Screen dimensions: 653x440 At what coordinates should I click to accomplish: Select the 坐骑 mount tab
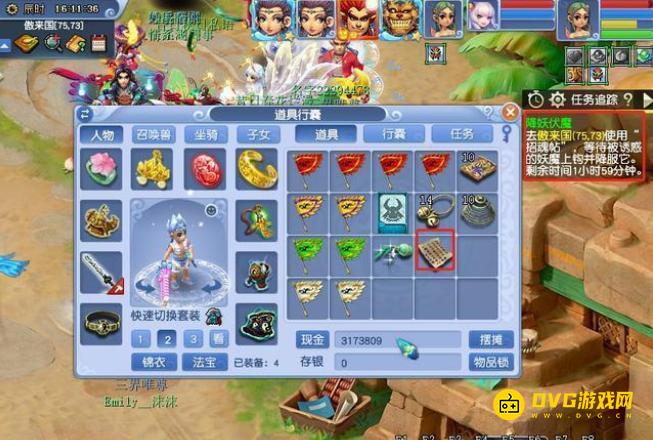pyautogui.click(x=202, y=134)
